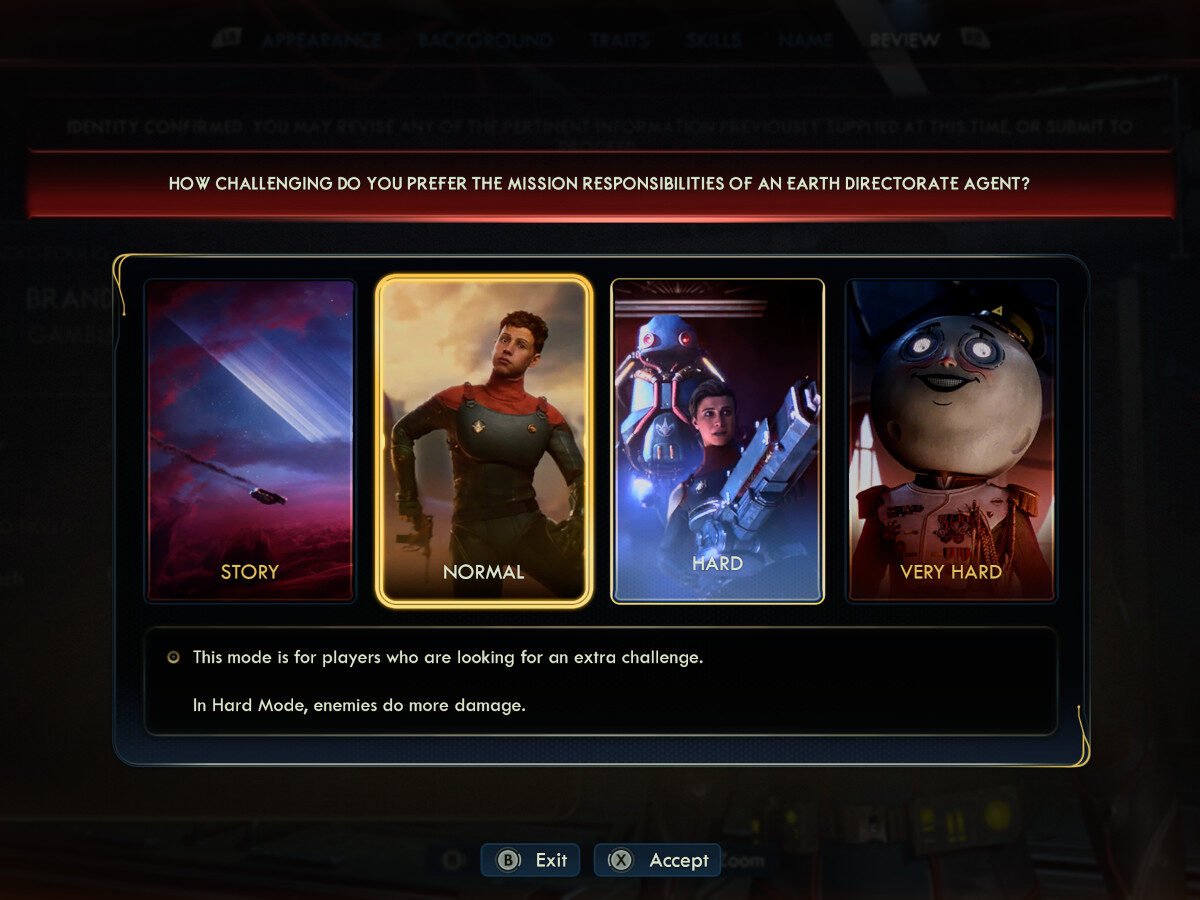Pick the Hard difficulty card
The height and width of the screenshot is (900, 1200).
pyautogui.click(x=717, y=440)
